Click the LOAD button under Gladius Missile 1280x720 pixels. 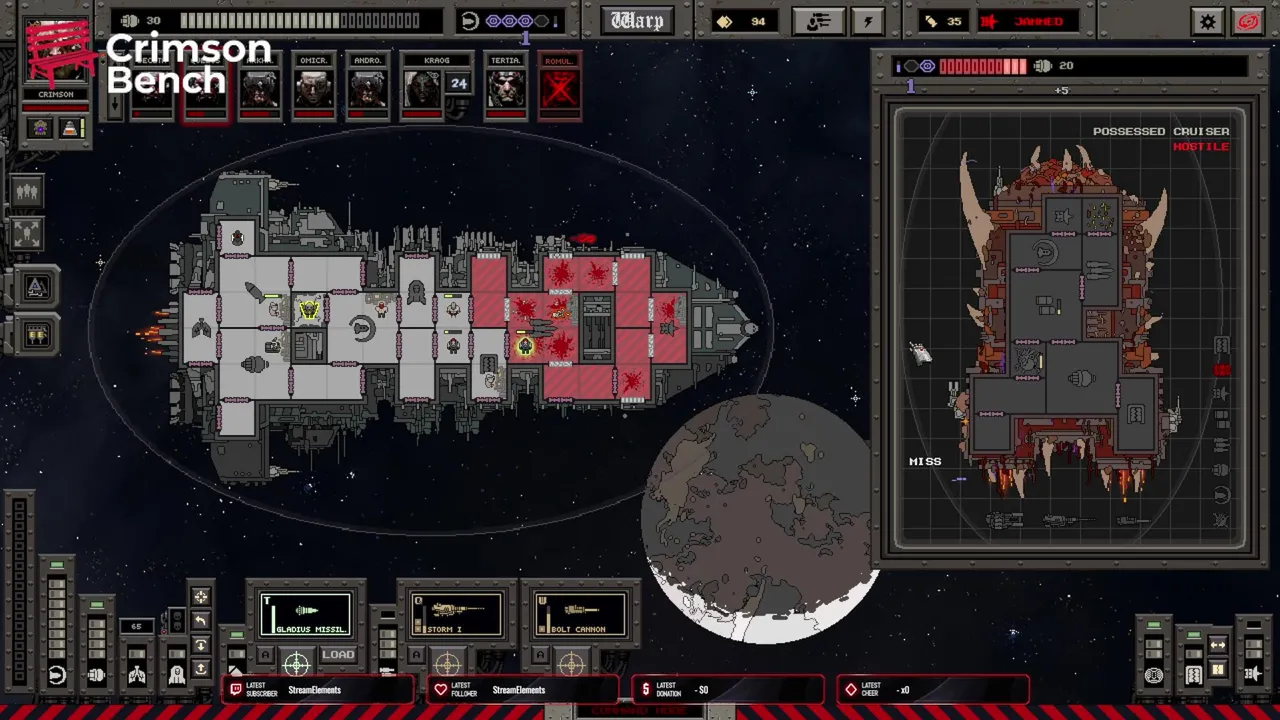click(x=338, y=655)
